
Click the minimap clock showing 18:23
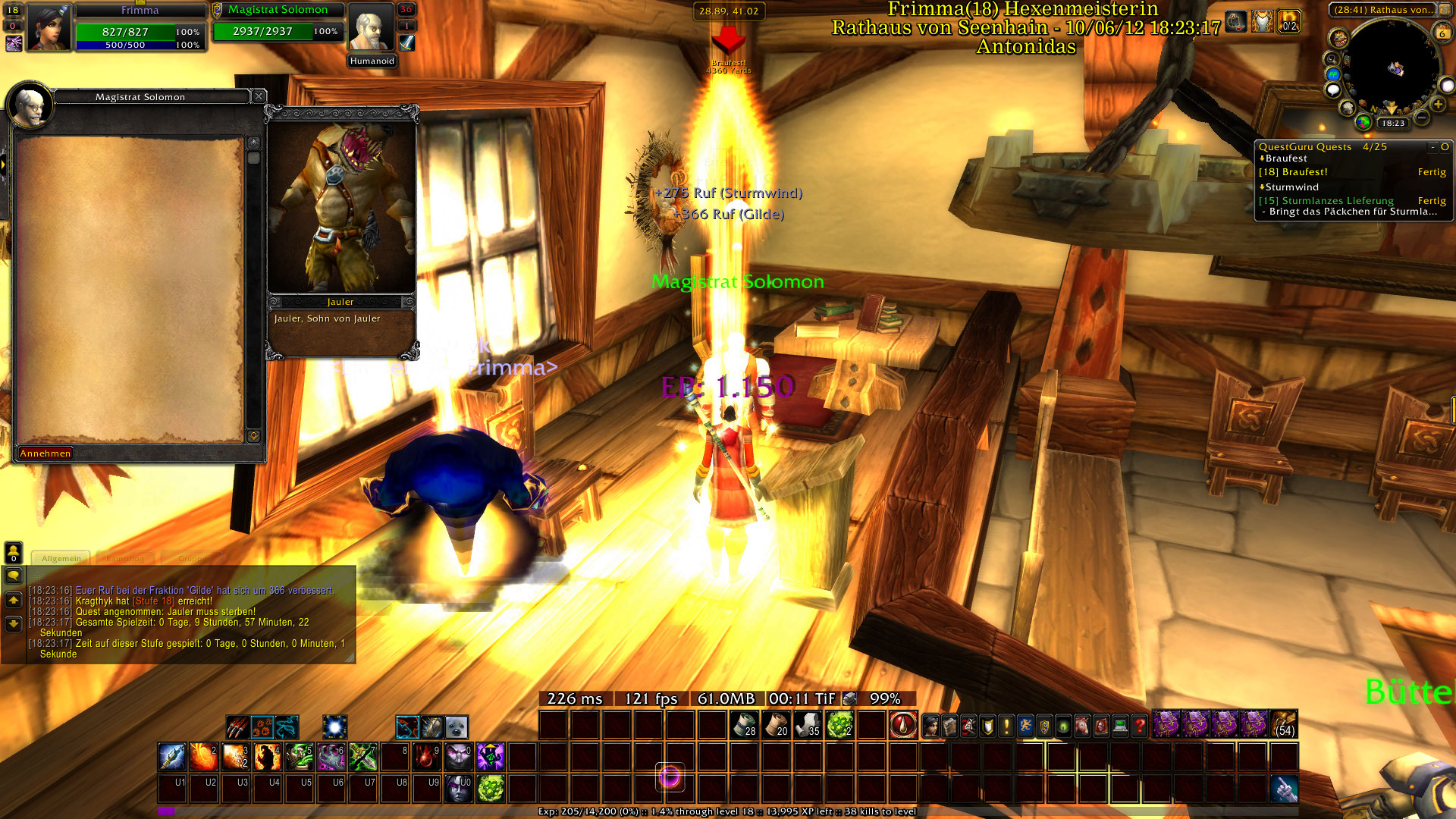click(1393, 123)
